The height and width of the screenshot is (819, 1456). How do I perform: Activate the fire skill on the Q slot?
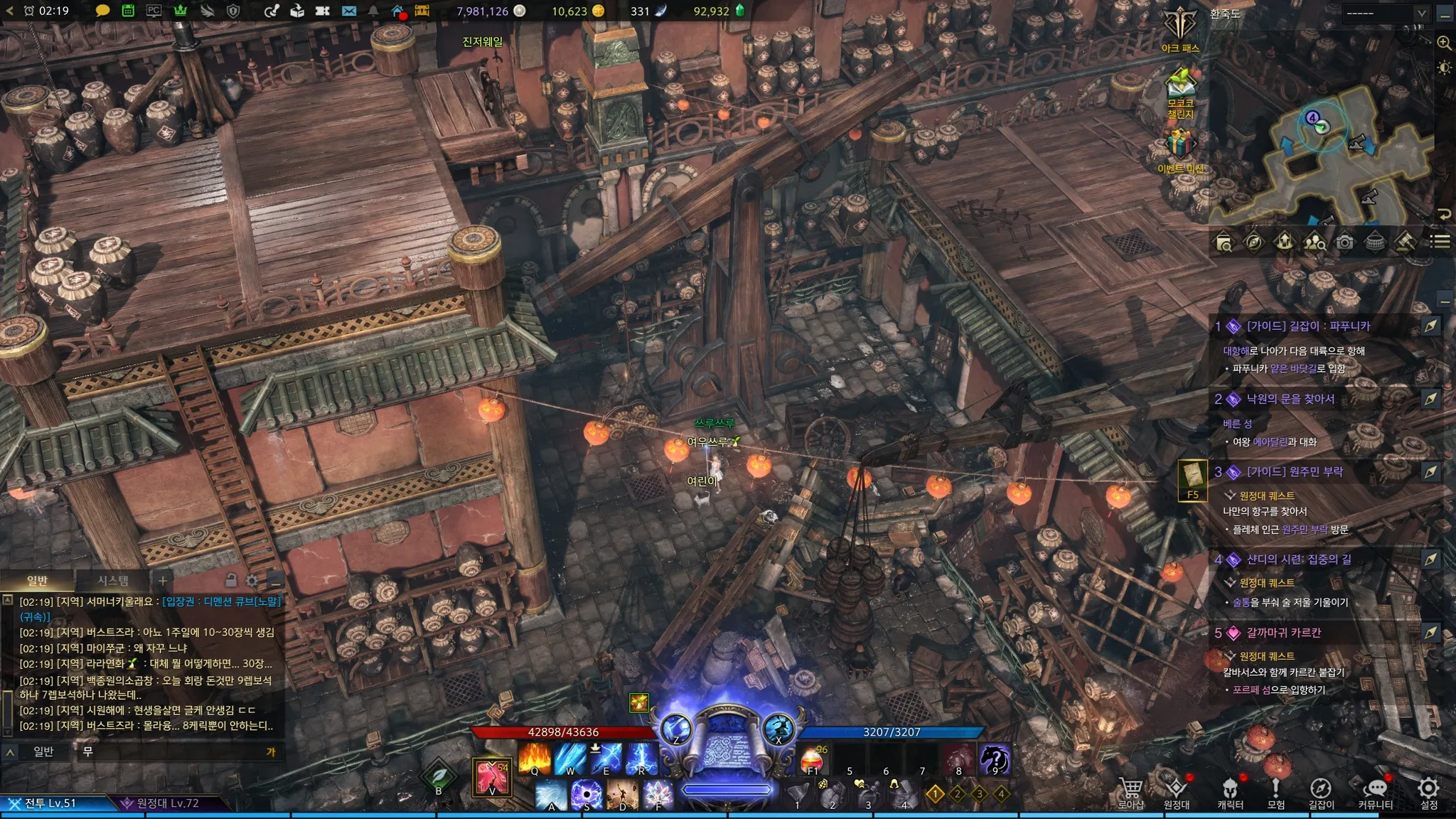(535, 759)
